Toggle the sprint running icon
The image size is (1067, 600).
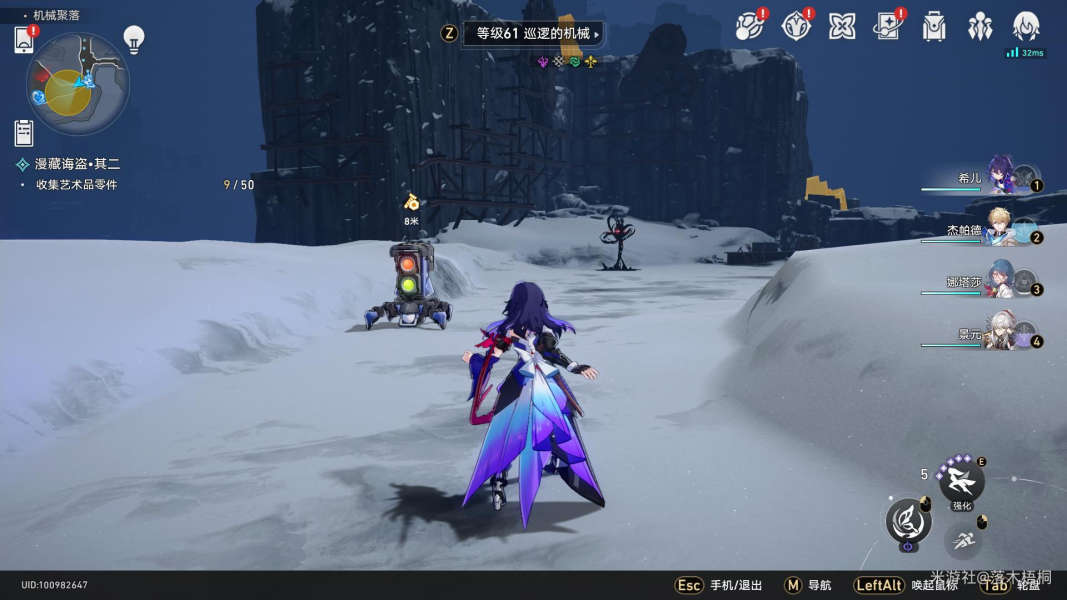[962, 541]
